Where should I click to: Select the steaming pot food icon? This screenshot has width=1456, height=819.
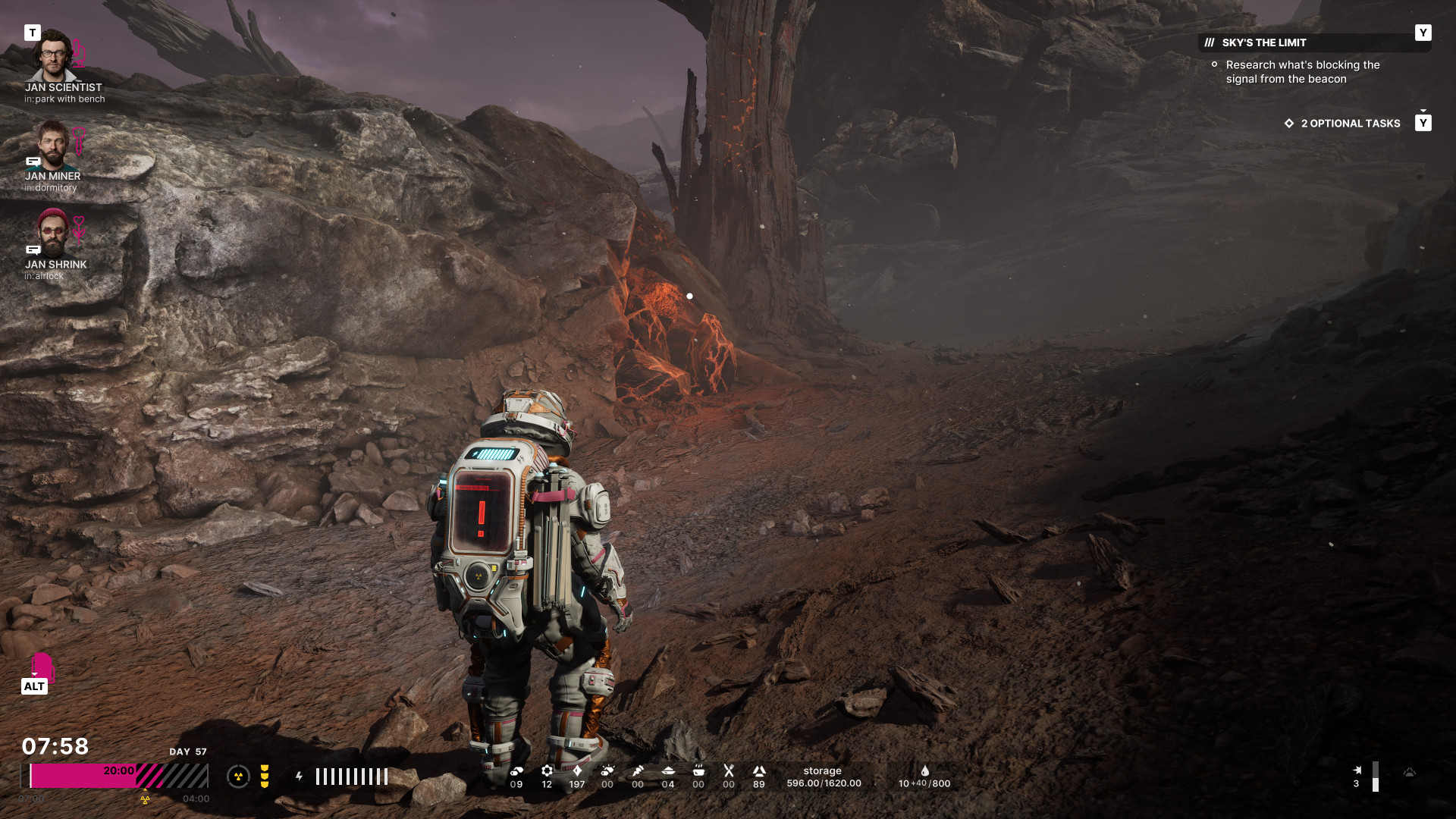698,771
